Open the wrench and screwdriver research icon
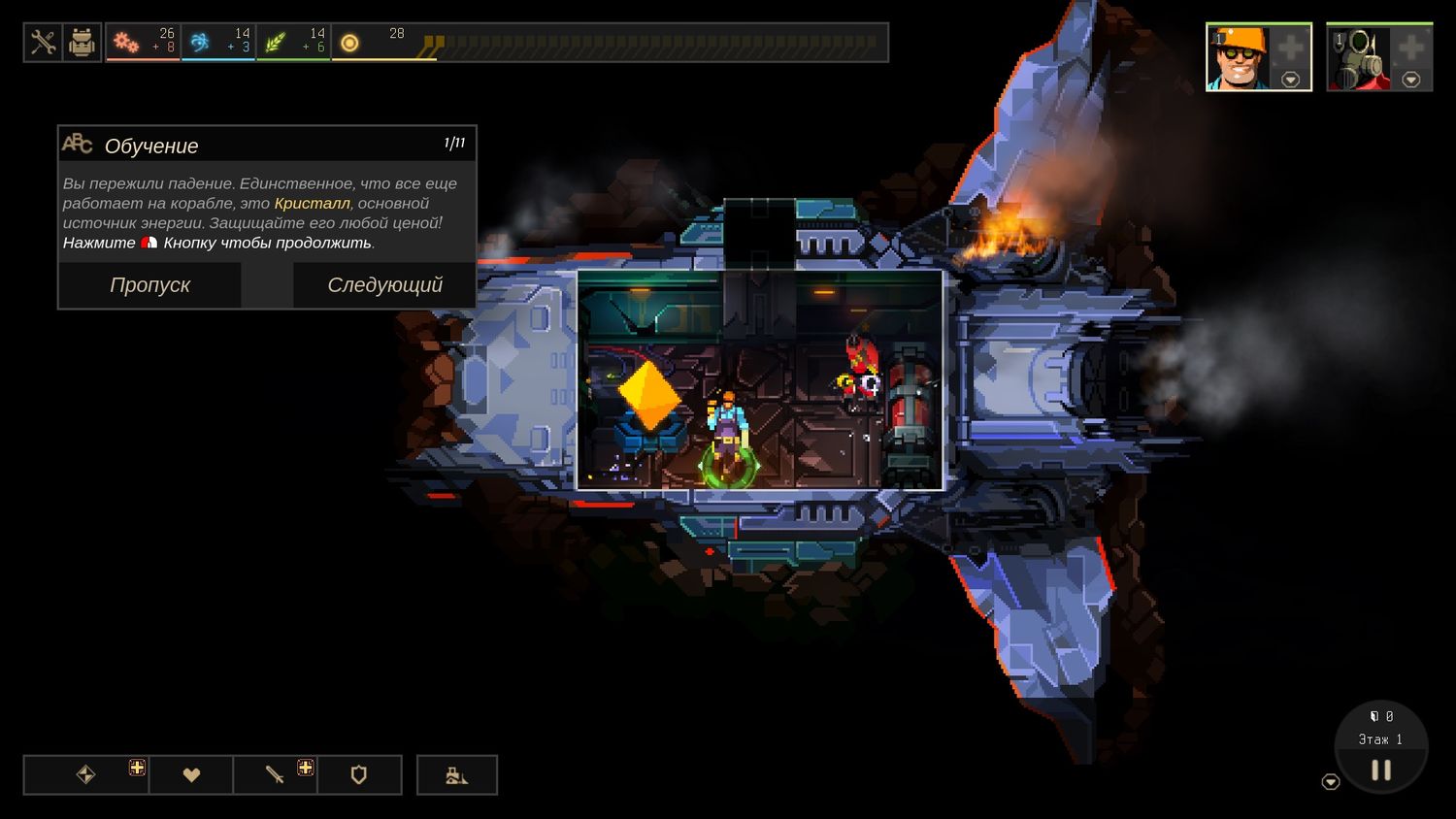 pos(43,43)
